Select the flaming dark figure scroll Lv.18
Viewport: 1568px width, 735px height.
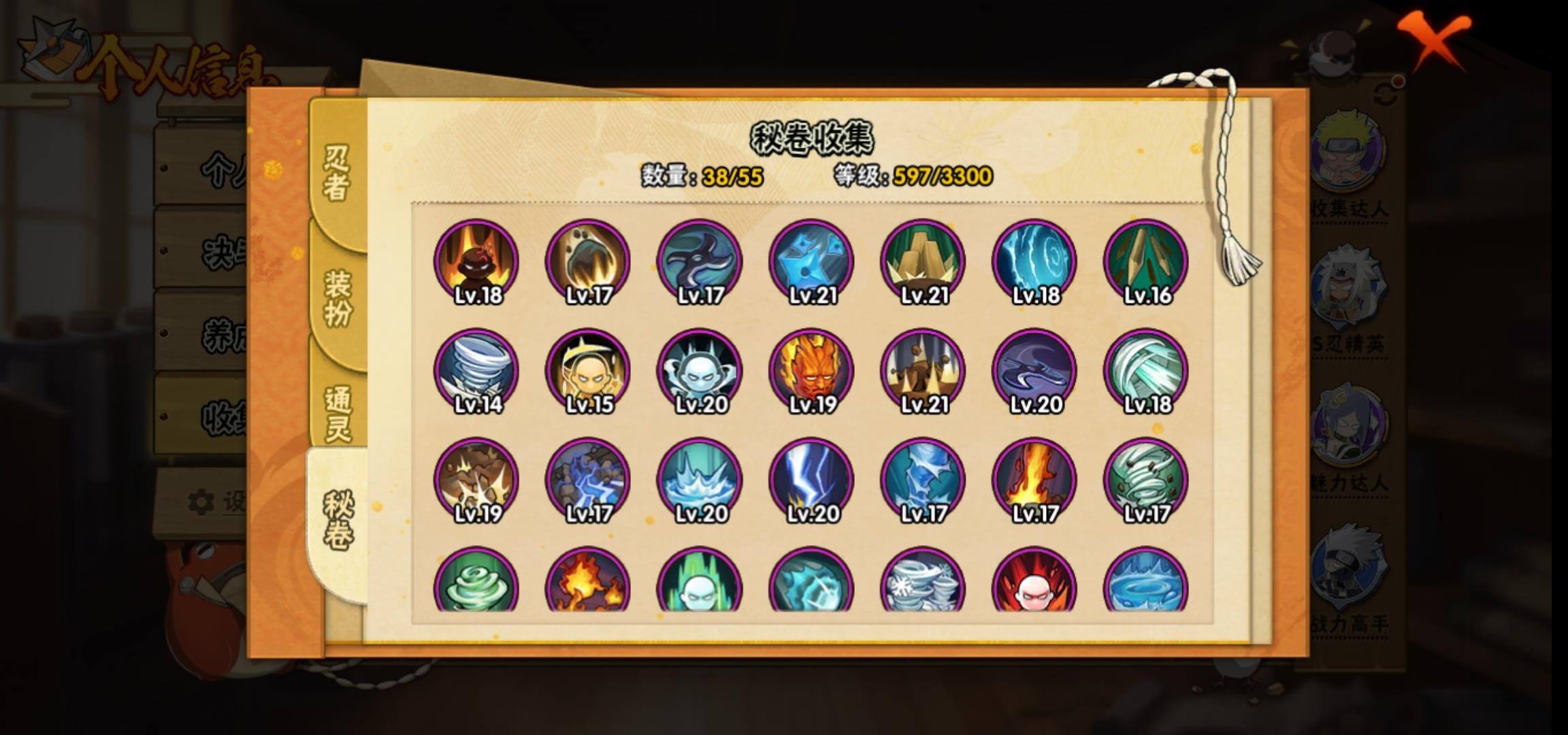tap(476, 262)
